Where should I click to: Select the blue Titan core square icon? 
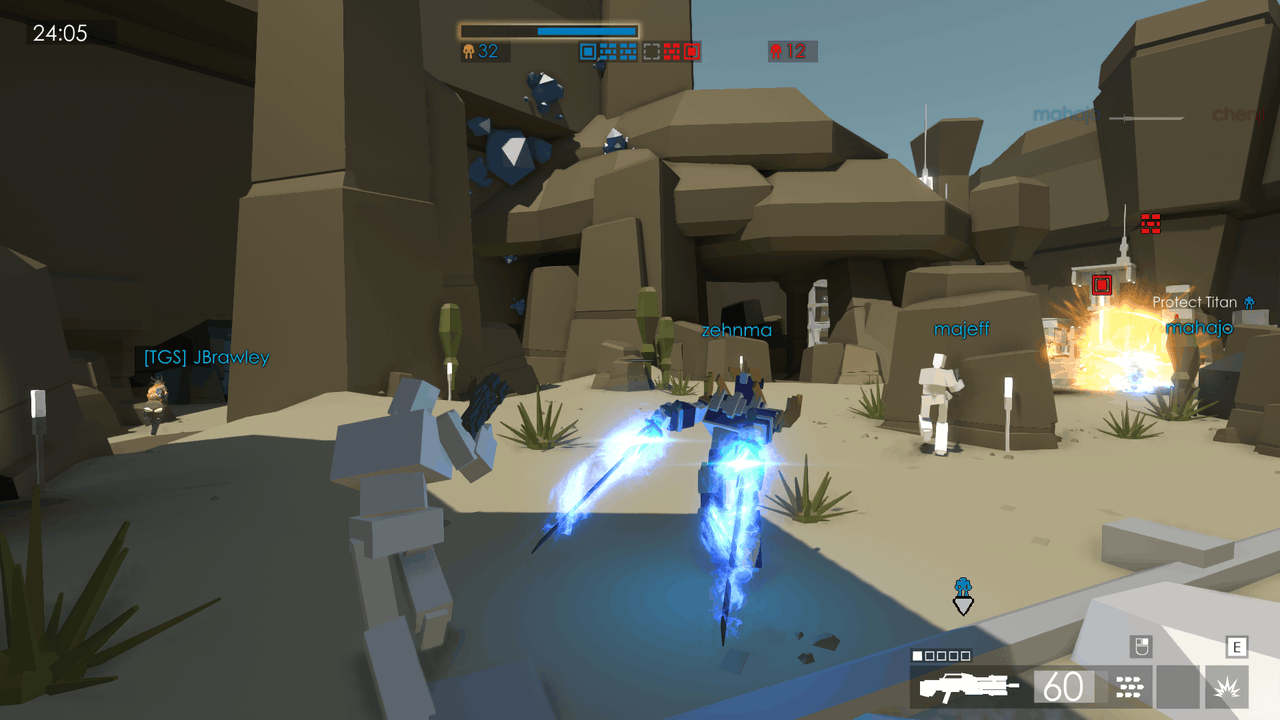pyautogui.click(x=587, y=50)
